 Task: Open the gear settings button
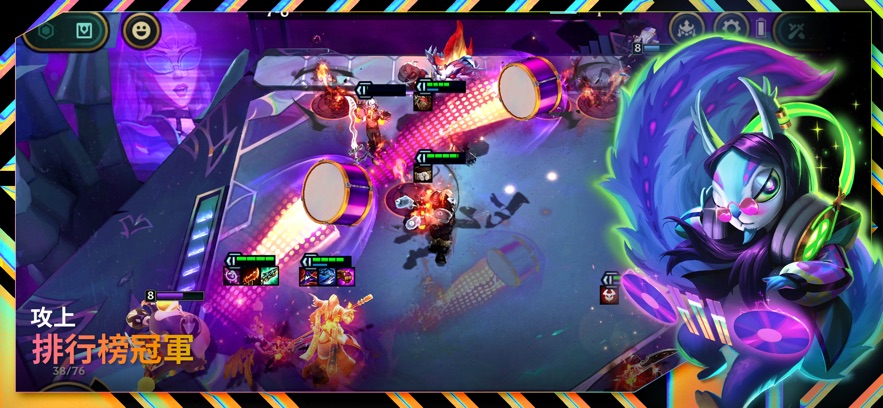731,28
